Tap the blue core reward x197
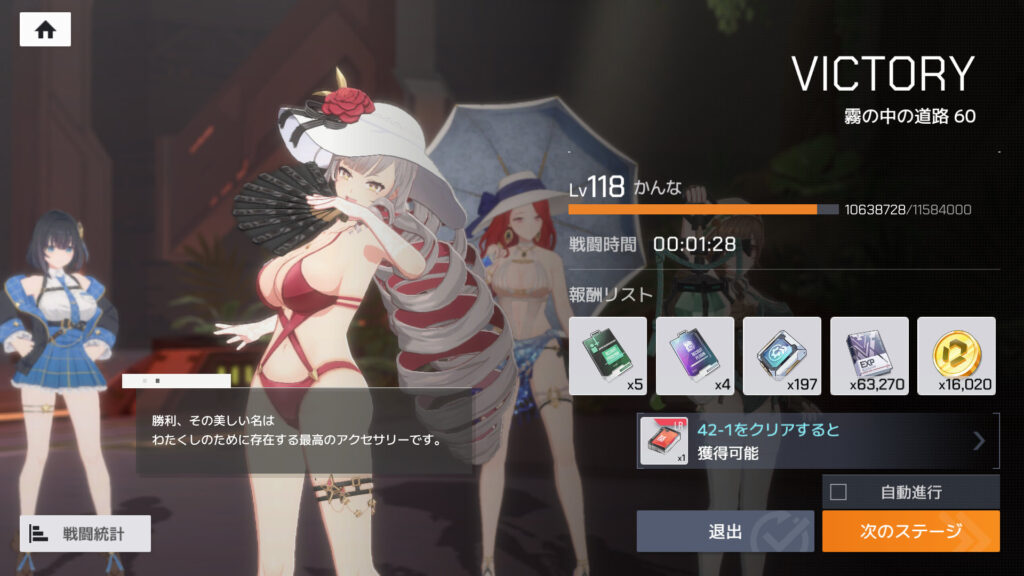This screenshot has width=1024, height=576. (x=782, y=356)
